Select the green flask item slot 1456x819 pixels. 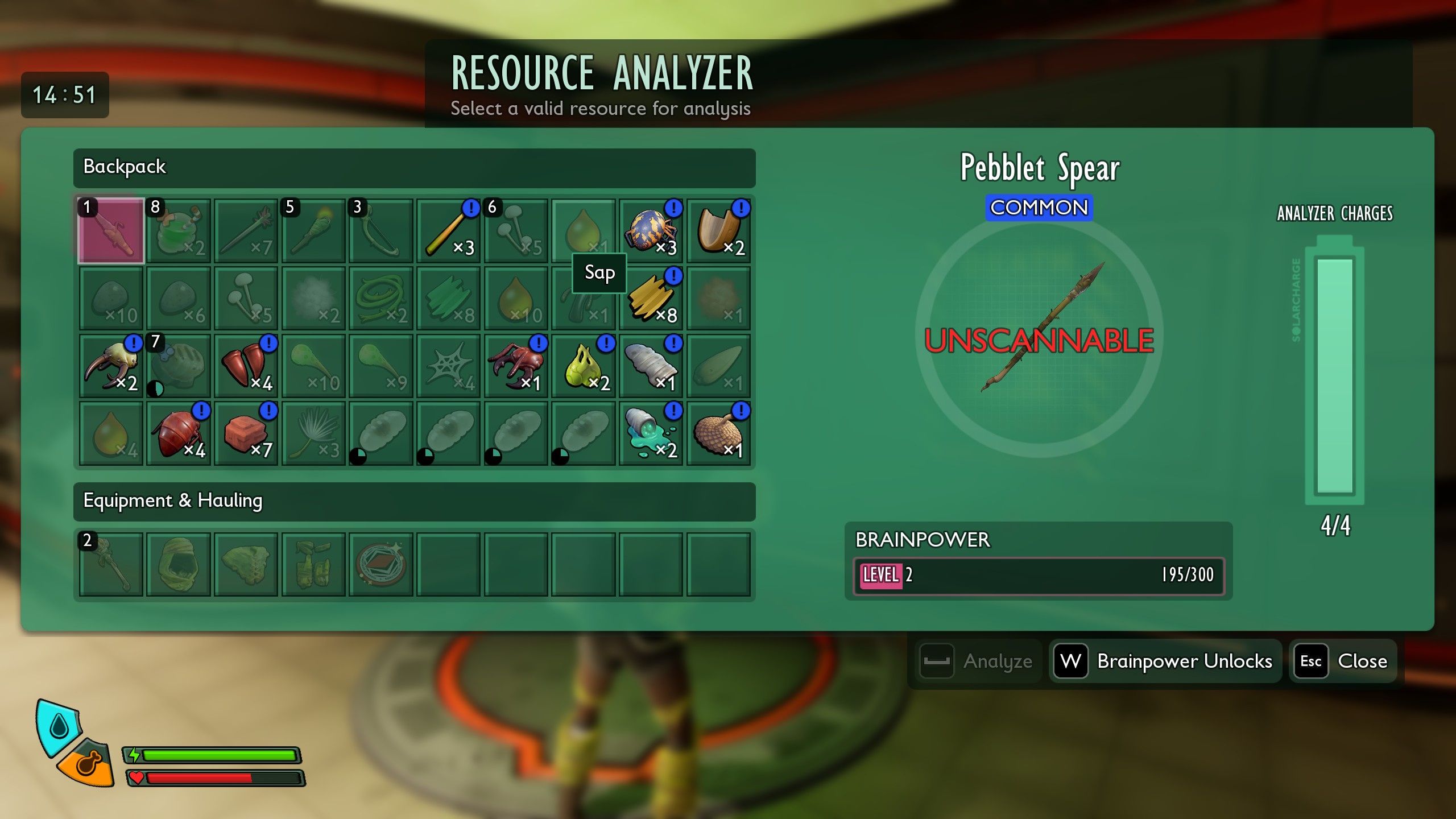[179, 231]
